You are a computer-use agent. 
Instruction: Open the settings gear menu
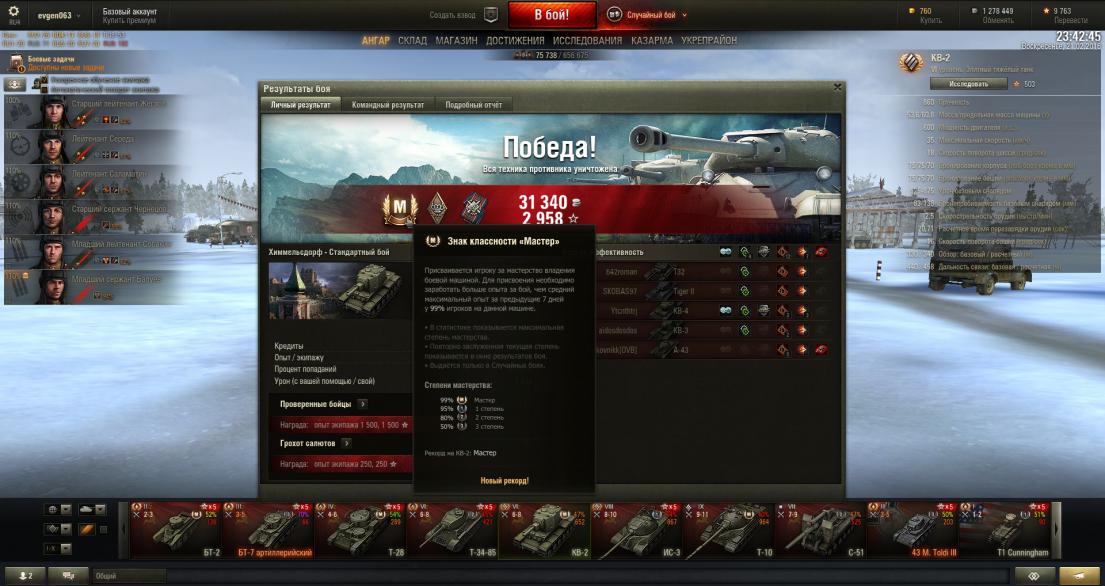(14, 11)
